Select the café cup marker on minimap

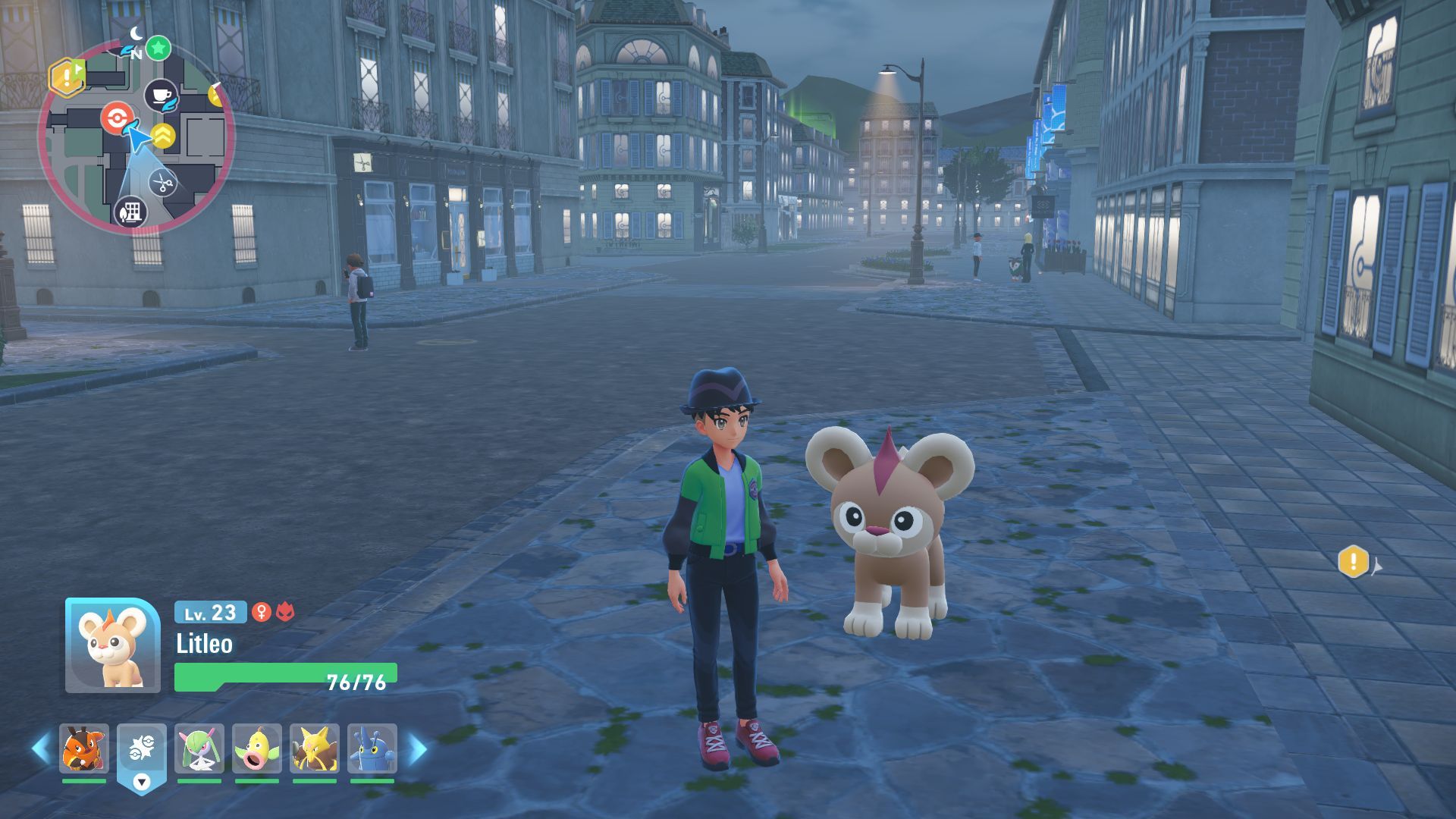click(x=161, y=96)
